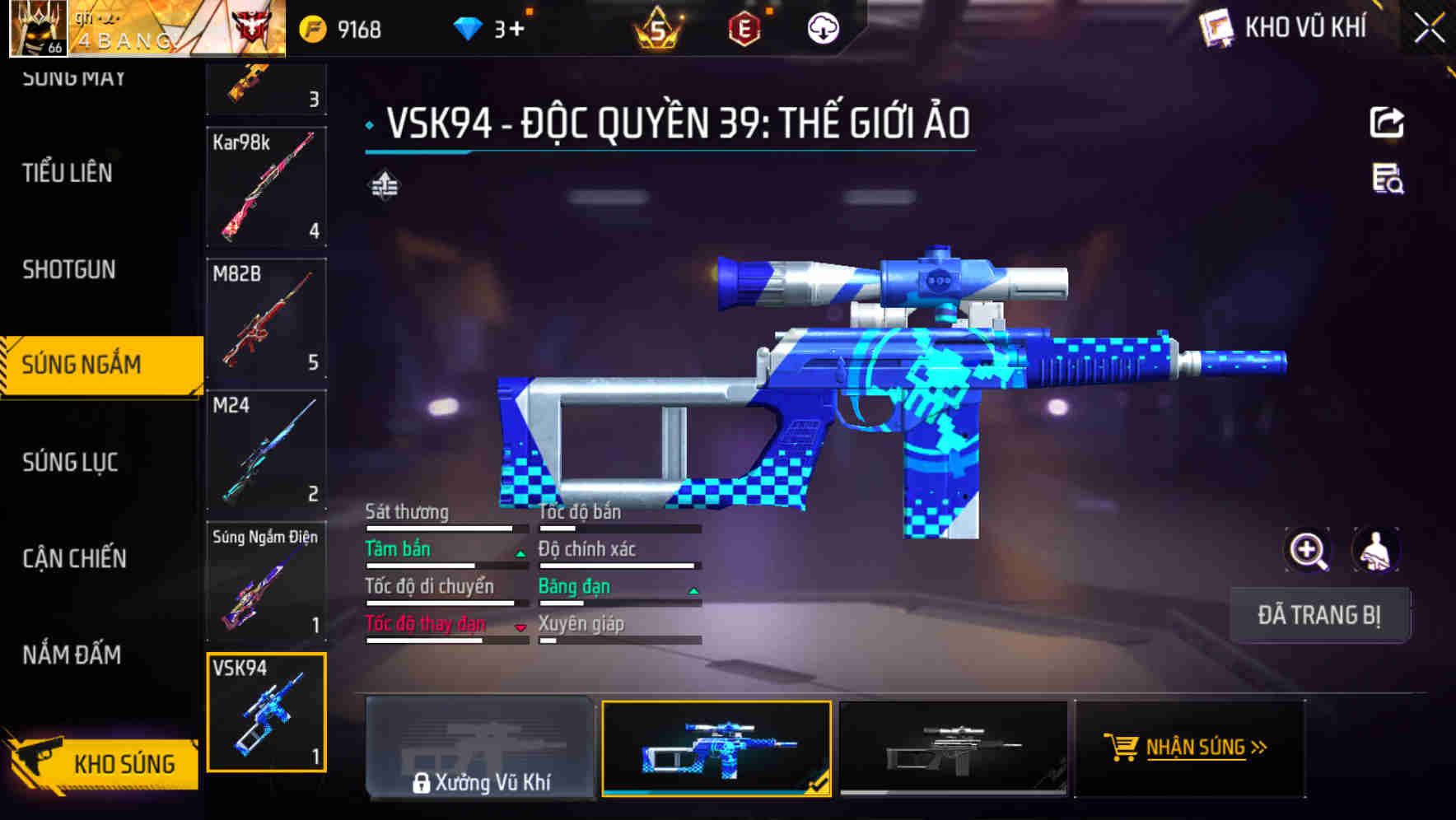The image size is (1456, 820).
Task: Open the level 5 crown rank badge
Action: (x=660, y=27)
